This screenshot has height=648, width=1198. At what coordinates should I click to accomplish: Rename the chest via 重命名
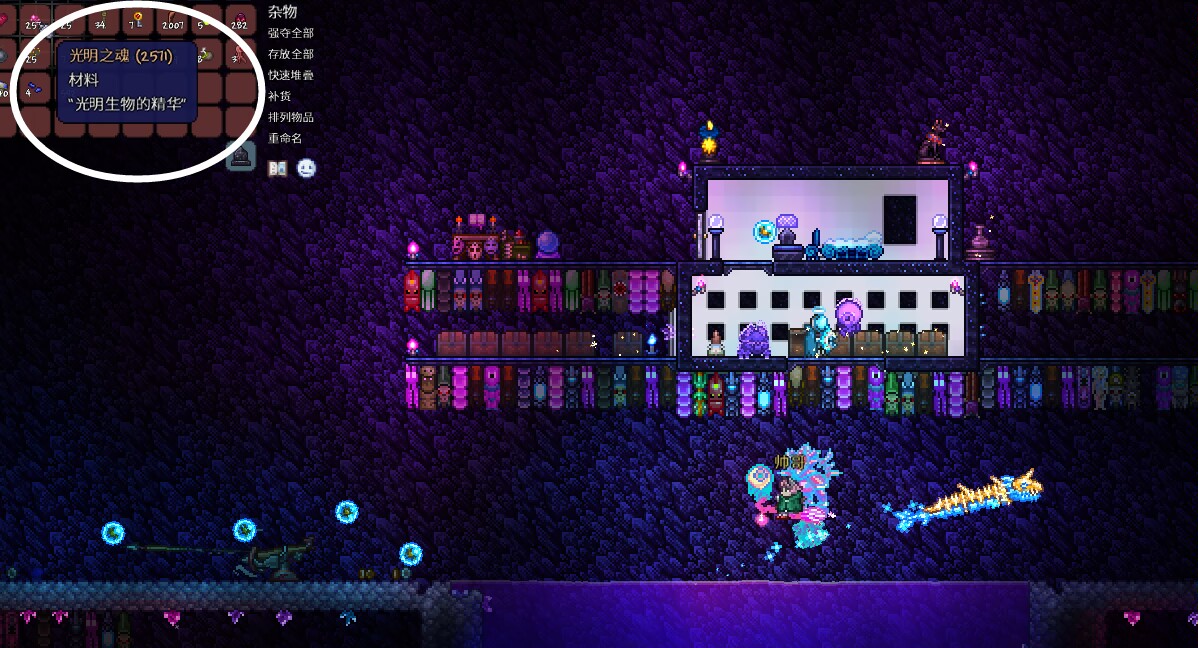(x=285, y=138)
